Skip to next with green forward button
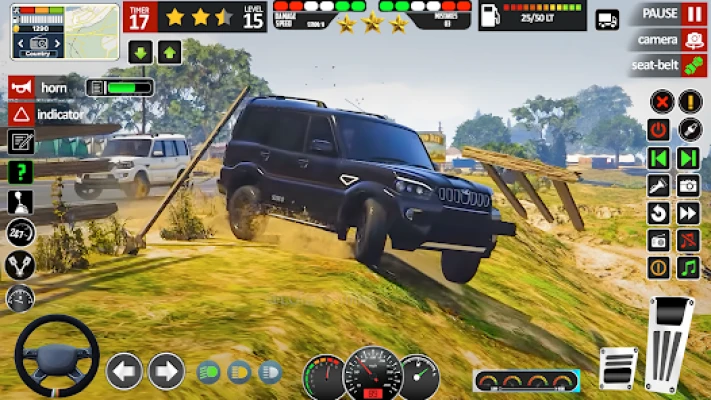Viewport: 711px width, 400px height. [688, 158]
